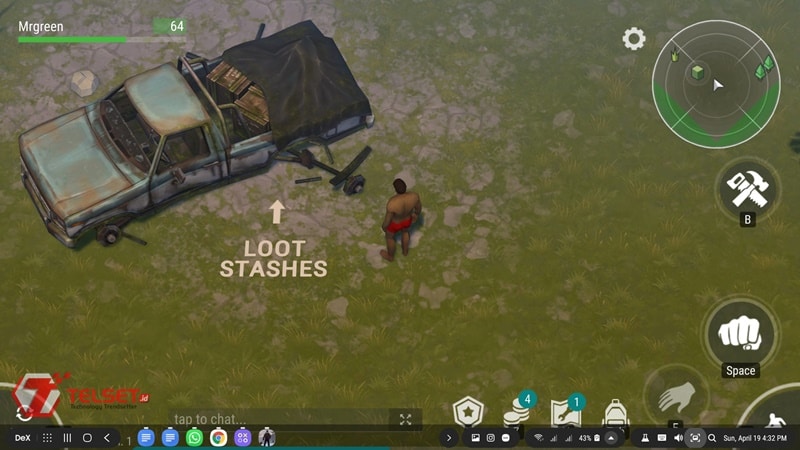Open the crafting blueprints with wrench icon
The width and height of the screenshot is (800, 450).
(x=564, y=412)
